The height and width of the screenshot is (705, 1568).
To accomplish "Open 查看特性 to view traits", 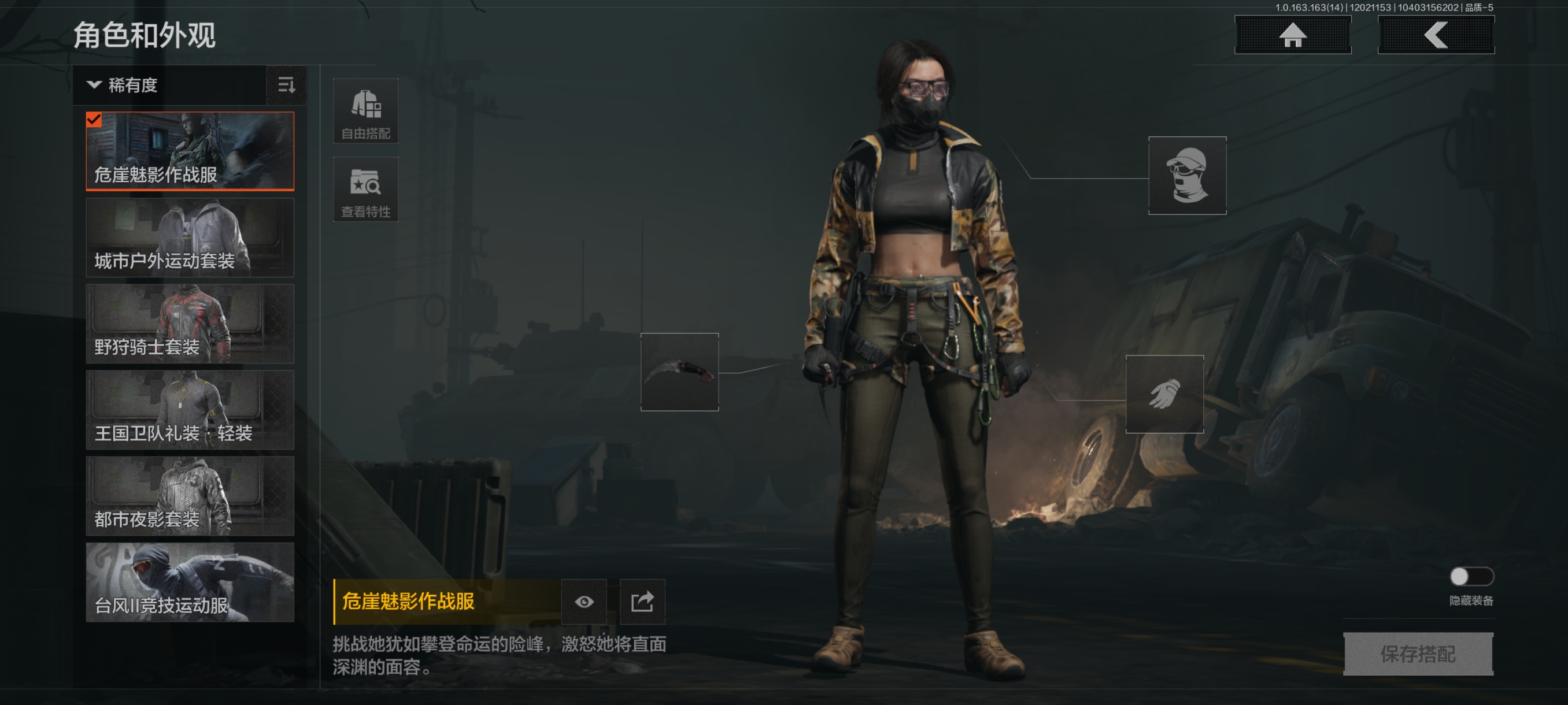I will [365, 189].
